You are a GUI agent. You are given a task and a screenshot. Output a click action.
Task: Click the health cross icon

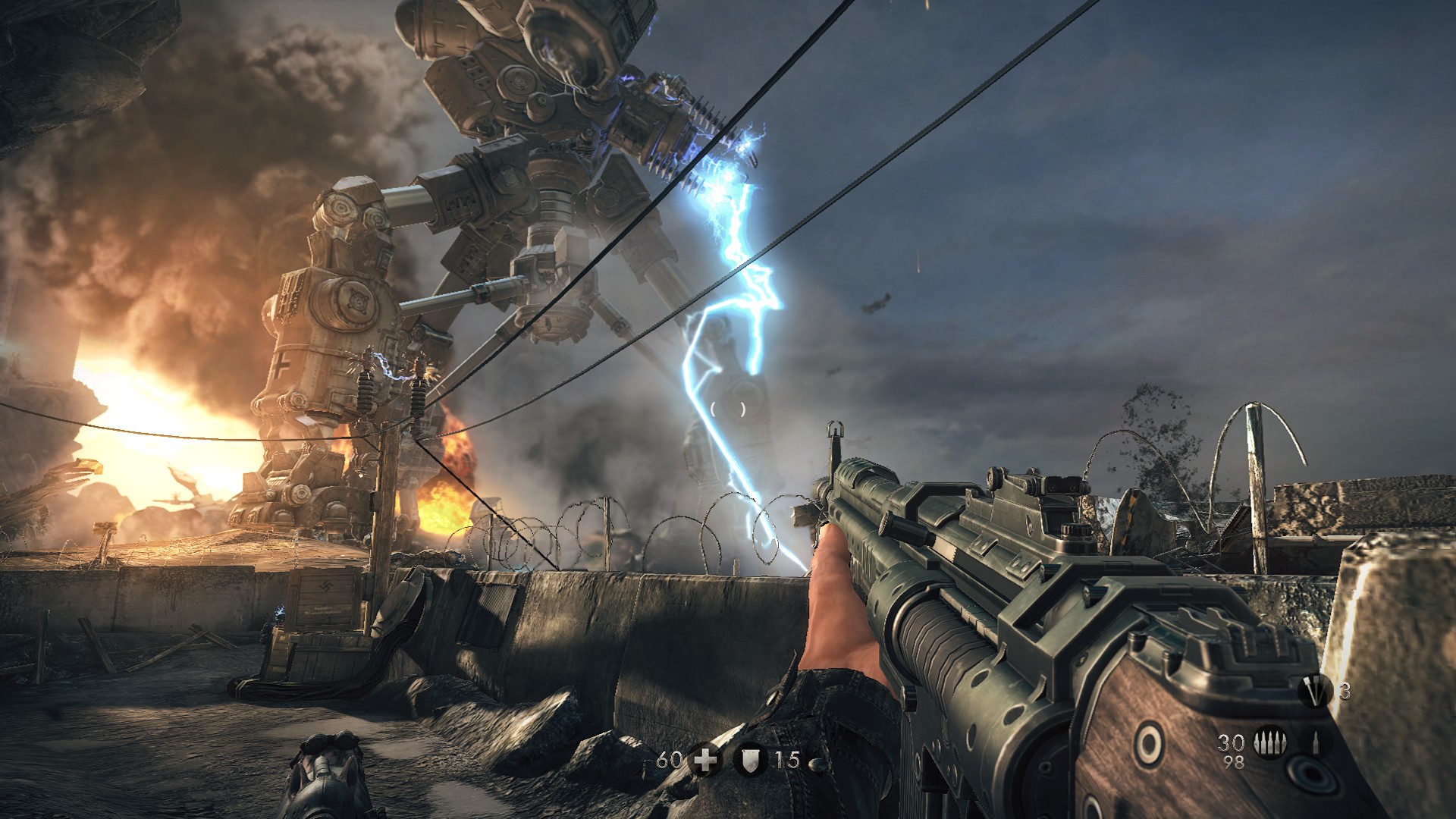click(705, 759)
